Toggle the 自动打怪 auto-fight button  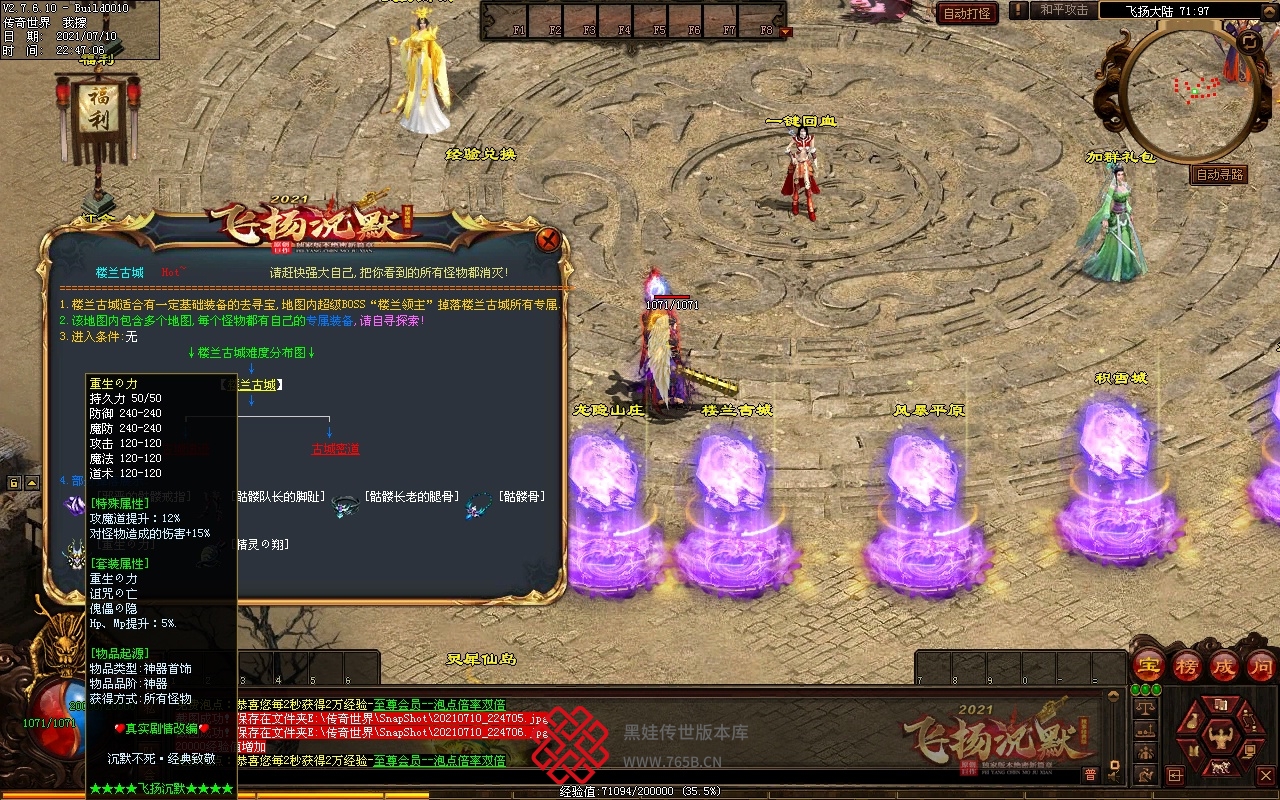click(x=968, y=13)
